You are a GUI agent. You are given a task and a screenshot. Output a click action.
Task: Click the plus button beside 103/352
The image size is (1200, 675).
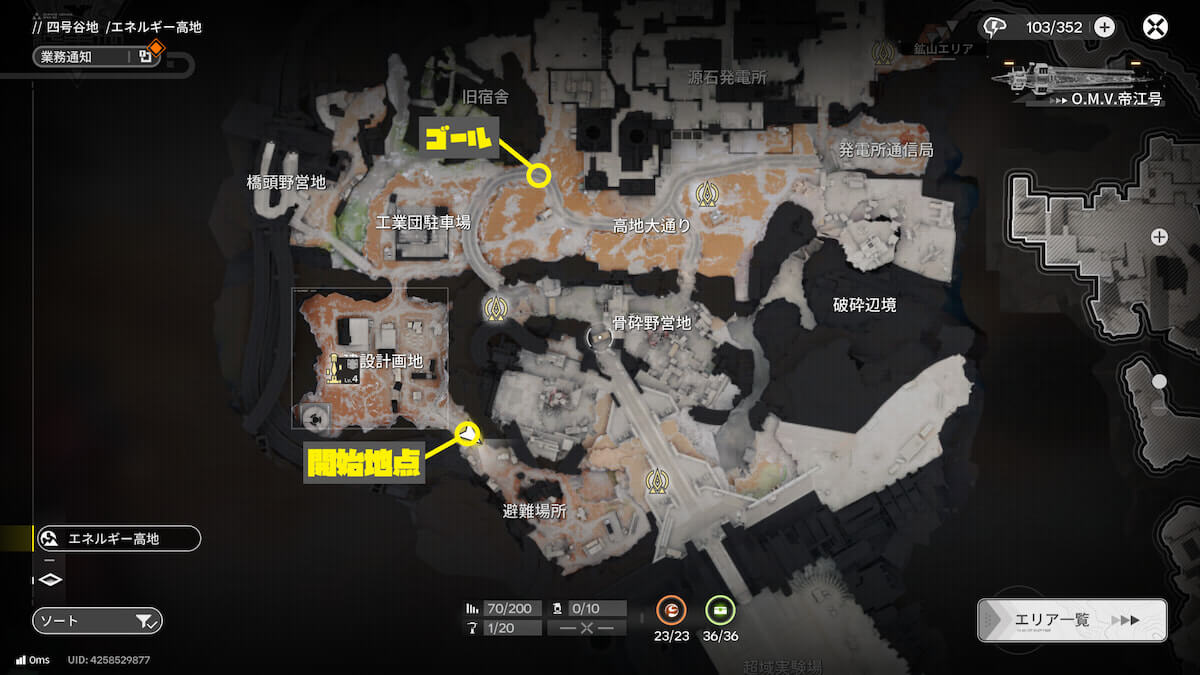tap(1104, 27)
